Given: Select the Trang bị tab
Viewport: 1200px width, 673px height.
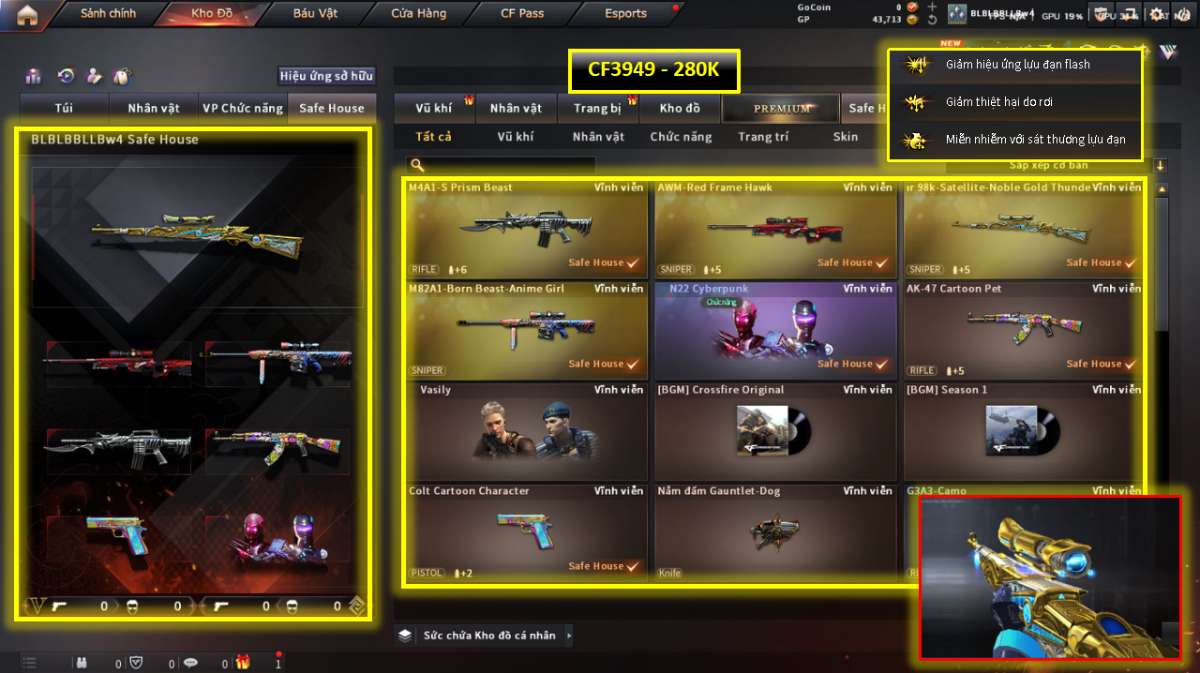Looking at the screenshot, I should [598, 108].
